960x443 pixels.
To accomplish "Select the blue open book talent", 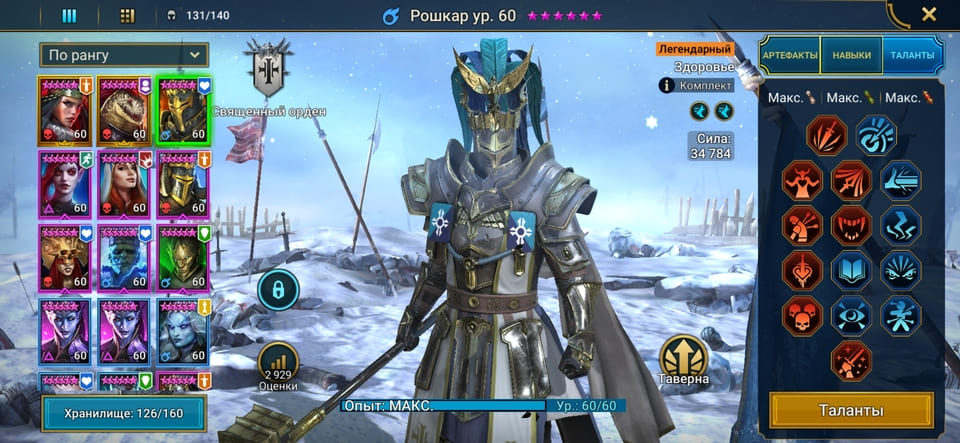I will [851, 269].
